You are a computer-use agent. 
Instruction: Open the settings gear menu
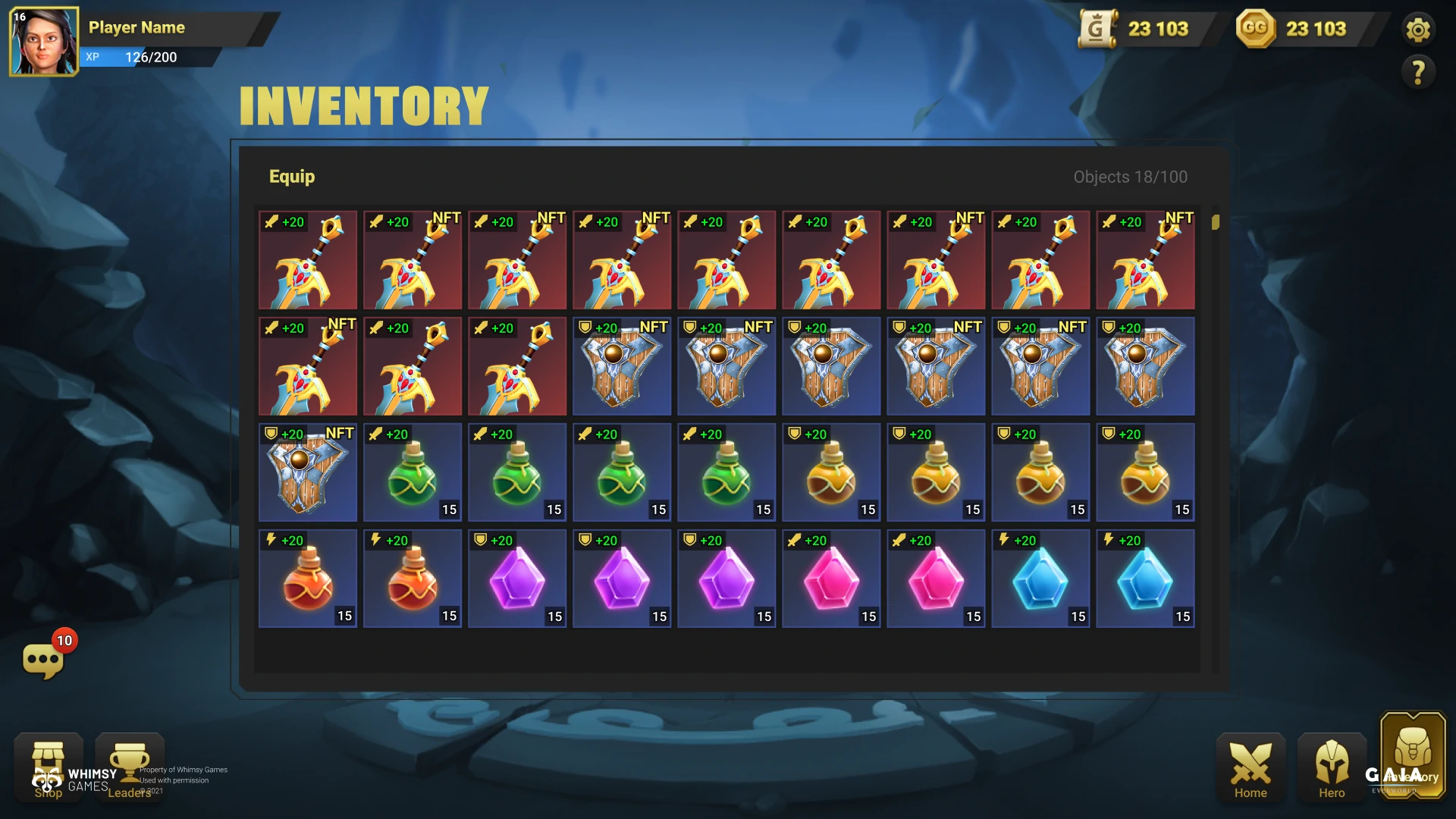(x=1417, y=30)
